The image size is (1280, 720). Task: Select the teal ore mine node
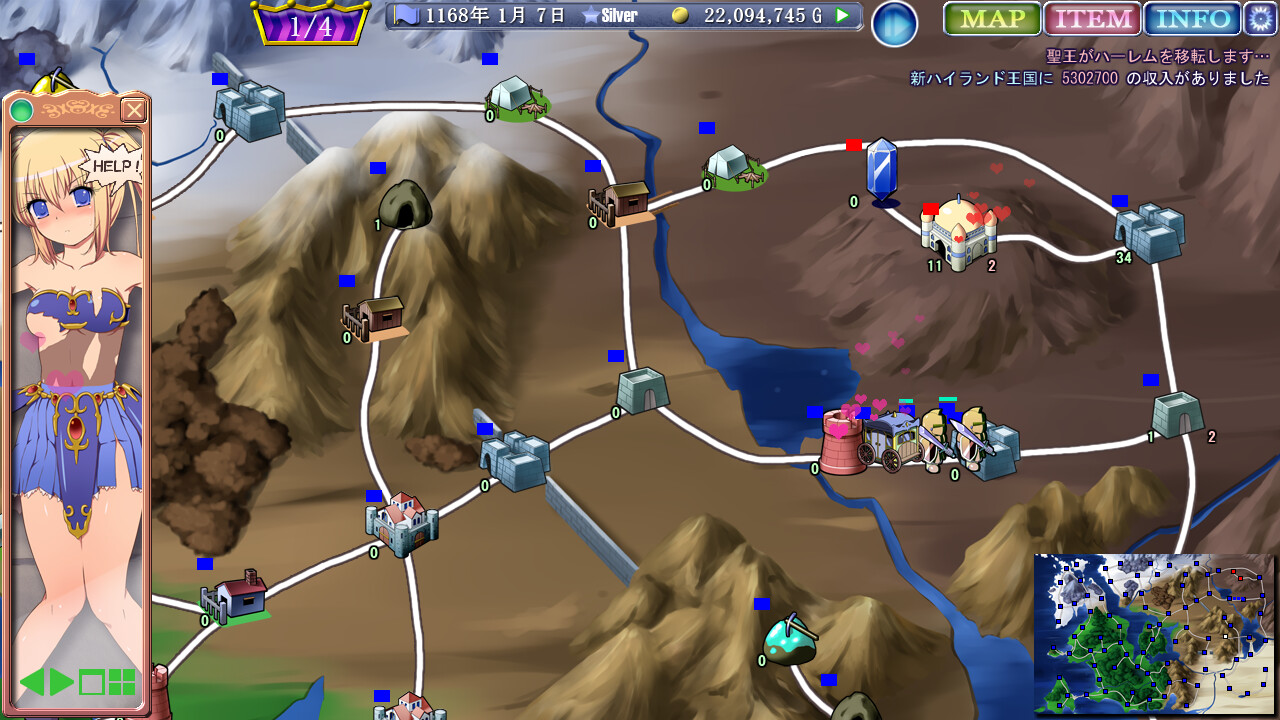pos(790,640)
